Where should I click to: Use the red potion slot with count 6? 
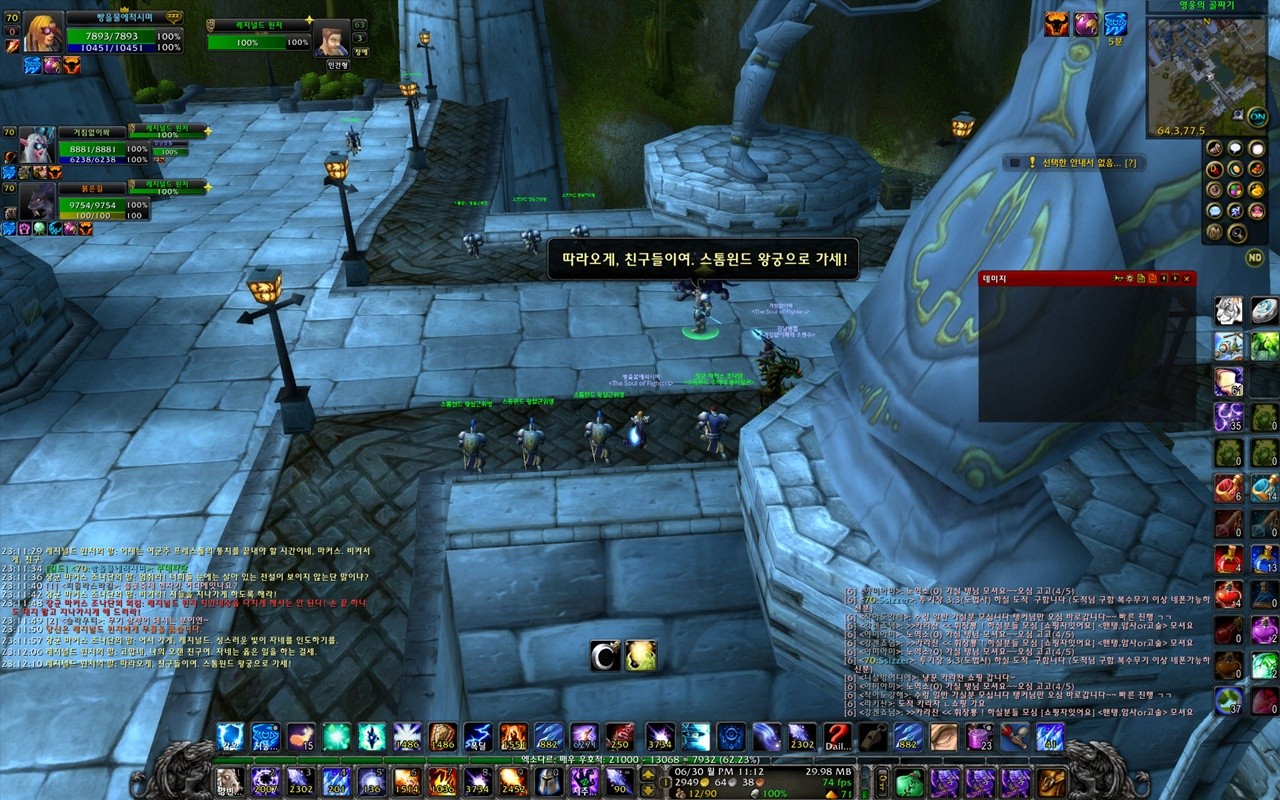1228,488
